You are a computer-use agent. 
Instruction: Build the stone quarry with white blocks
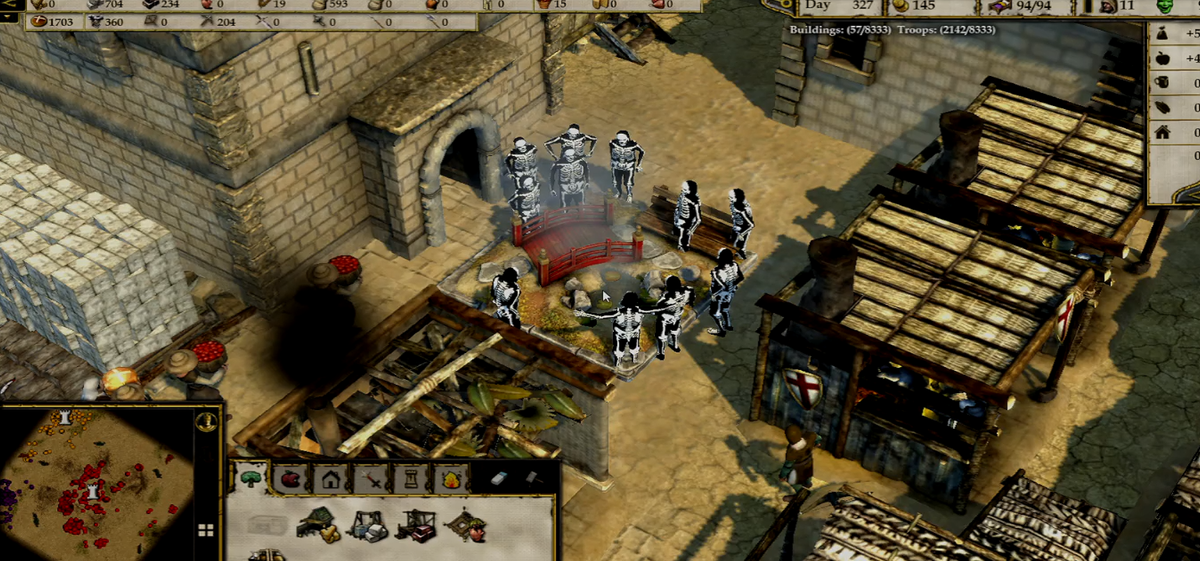[367, 525]
